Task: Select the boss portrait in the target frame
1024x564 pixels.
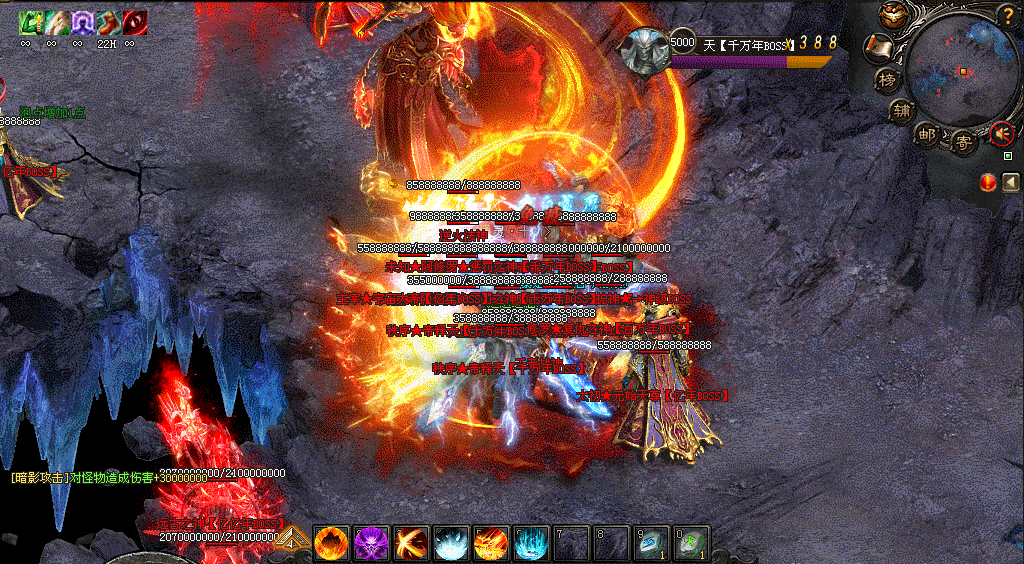Action: tap(645, 51)
